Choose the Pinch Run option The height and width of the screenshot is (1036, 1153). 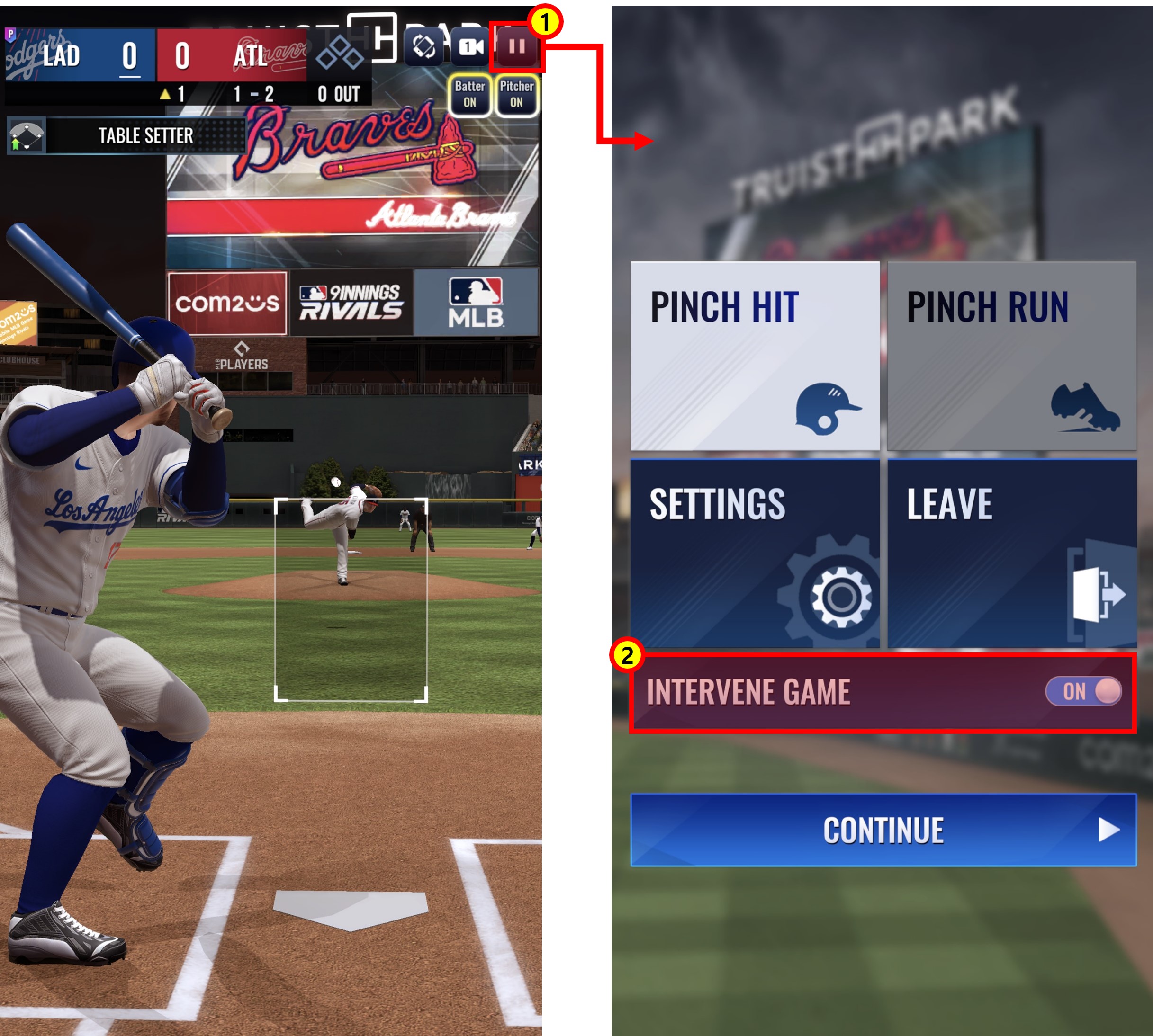pyautogui.click(x=1011, y=356)
